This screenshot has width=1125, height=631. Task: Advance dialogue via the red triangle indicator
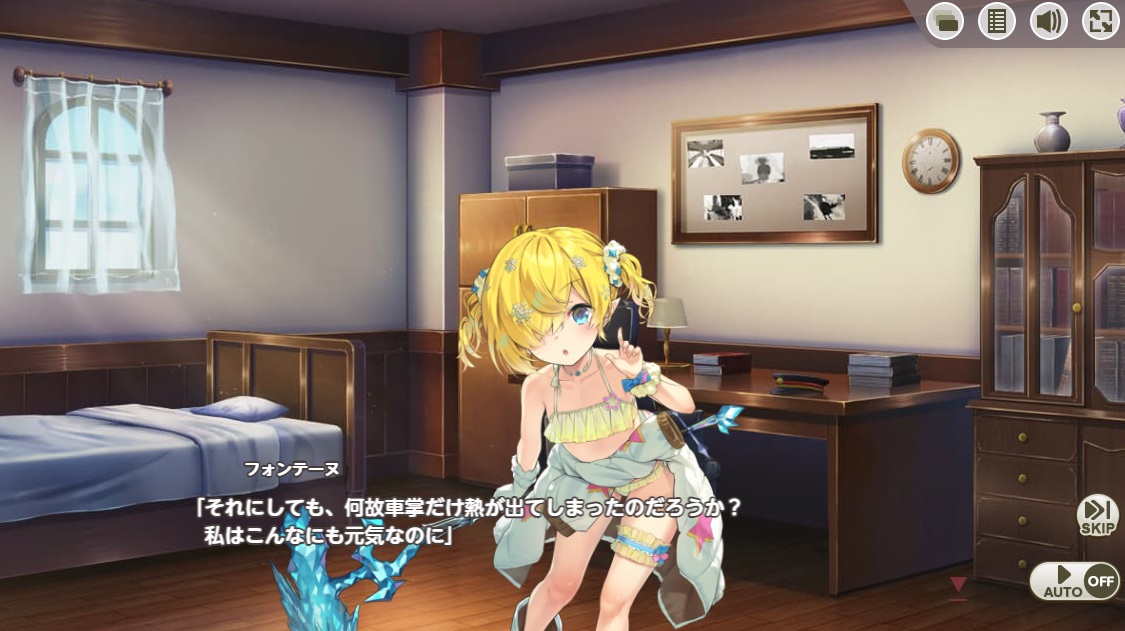(958, 584)
